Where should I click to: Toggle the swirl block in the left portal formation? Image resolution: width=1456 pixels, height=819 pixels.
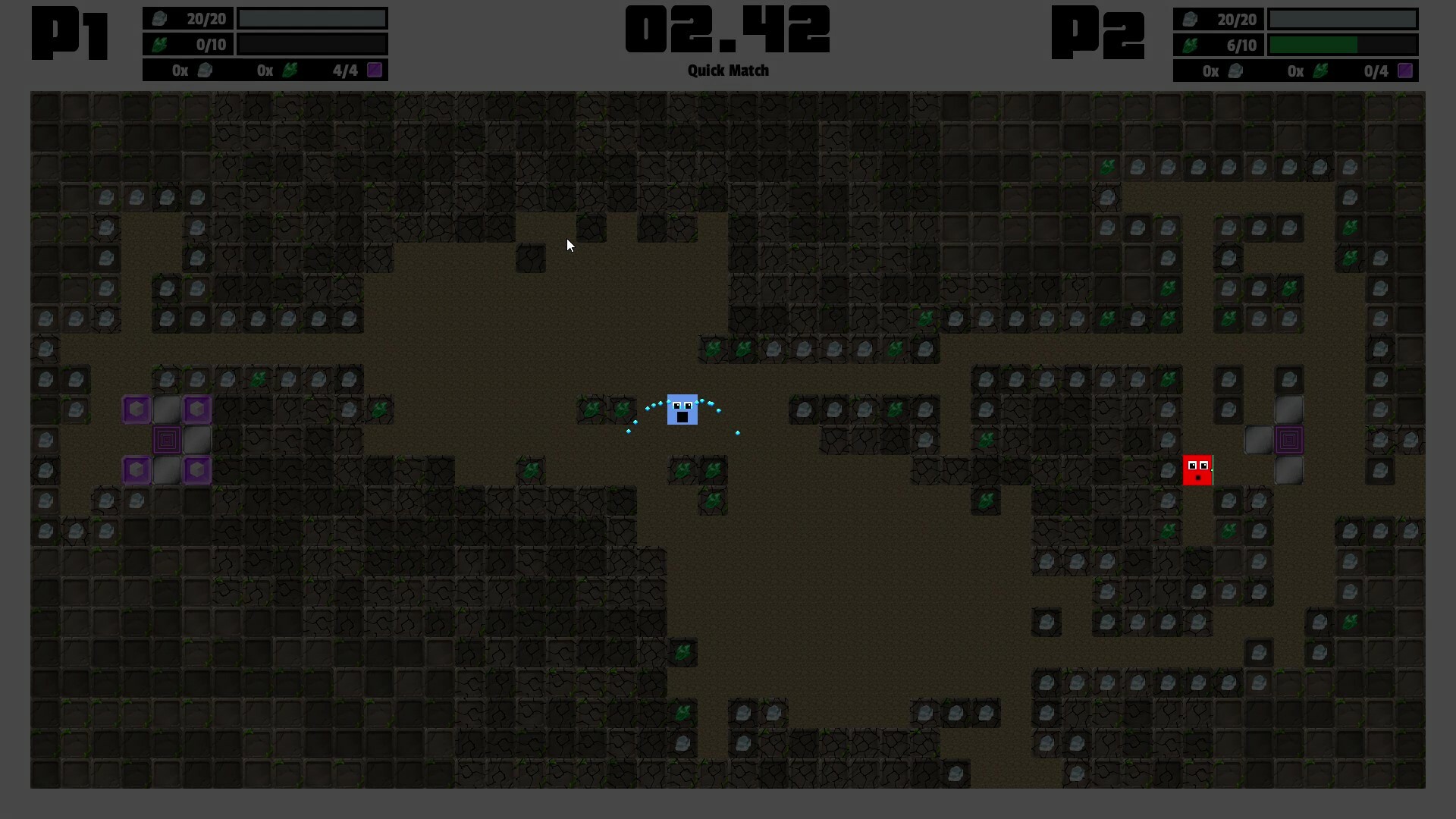[167, 439]
